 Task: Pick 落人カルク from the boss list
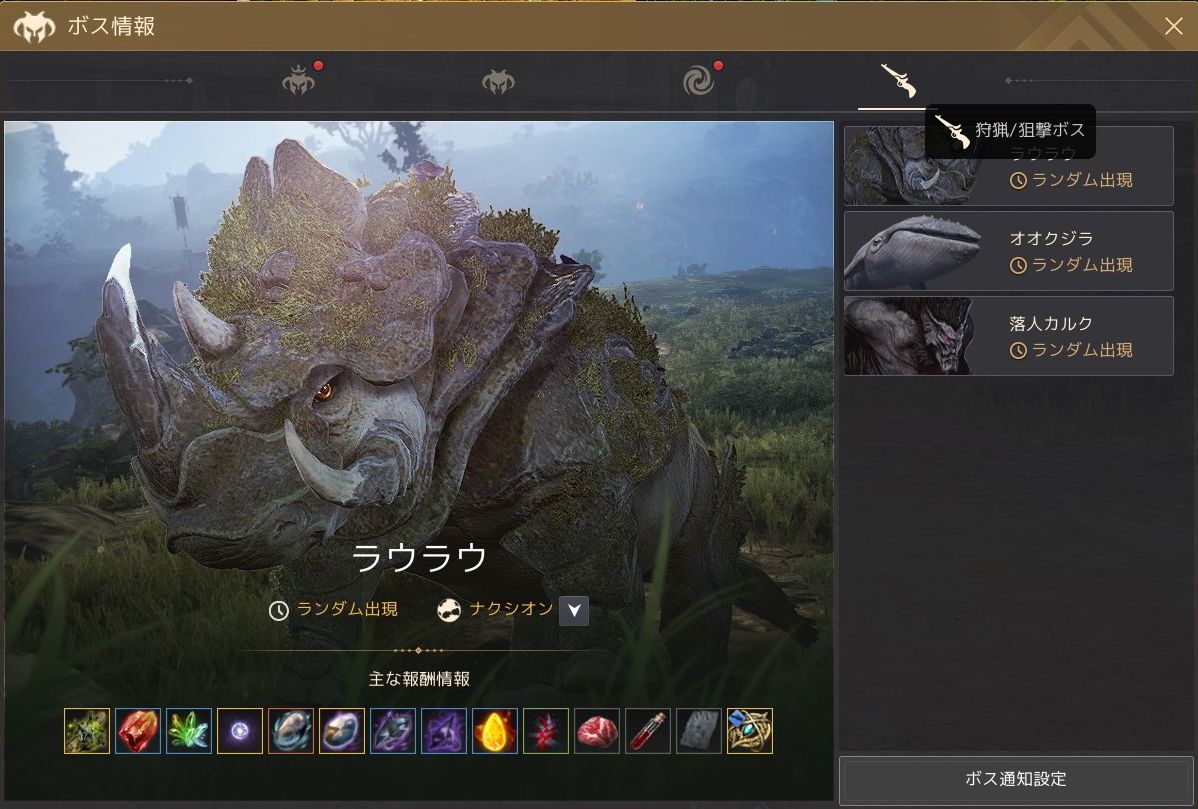click(1008, 336)
